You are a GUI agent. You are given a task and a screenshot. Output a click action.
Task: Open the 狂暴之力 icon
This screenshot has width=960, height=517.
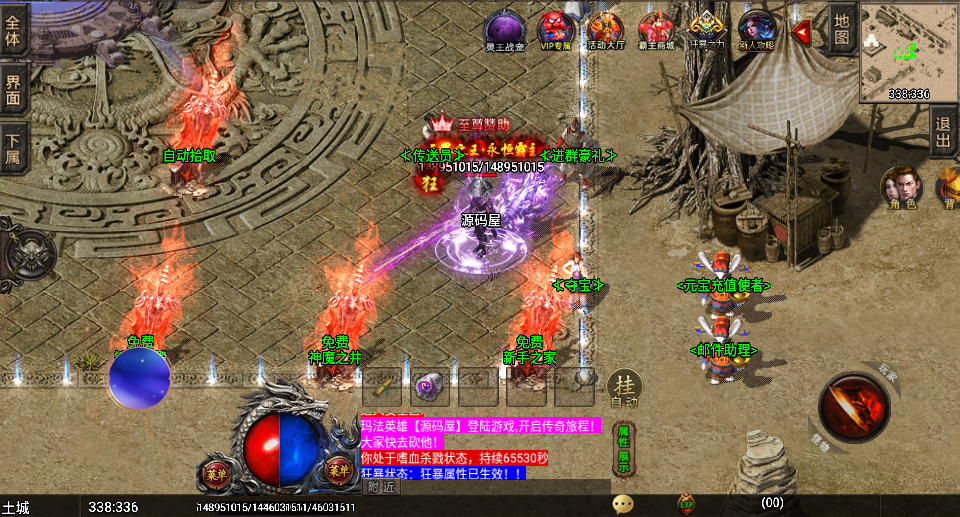pos(707,30)
